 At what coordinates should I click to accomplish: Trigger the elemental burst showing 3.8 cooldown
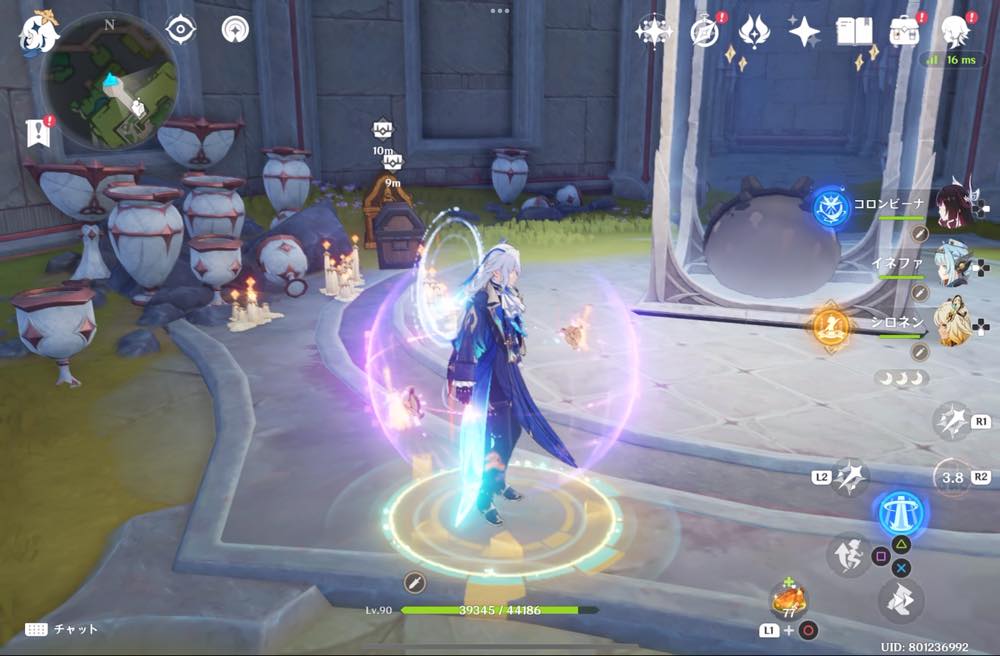click(x=953, y=477)
